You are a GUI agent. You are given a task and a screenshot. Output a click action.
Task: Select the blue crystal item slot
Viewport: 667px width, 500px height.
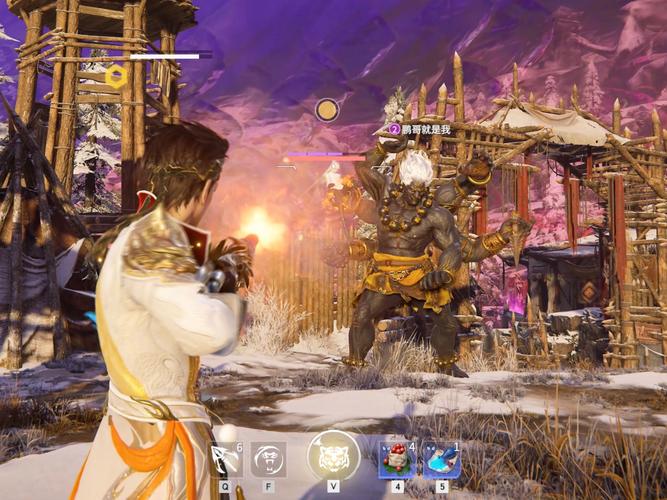click(441, 459)
